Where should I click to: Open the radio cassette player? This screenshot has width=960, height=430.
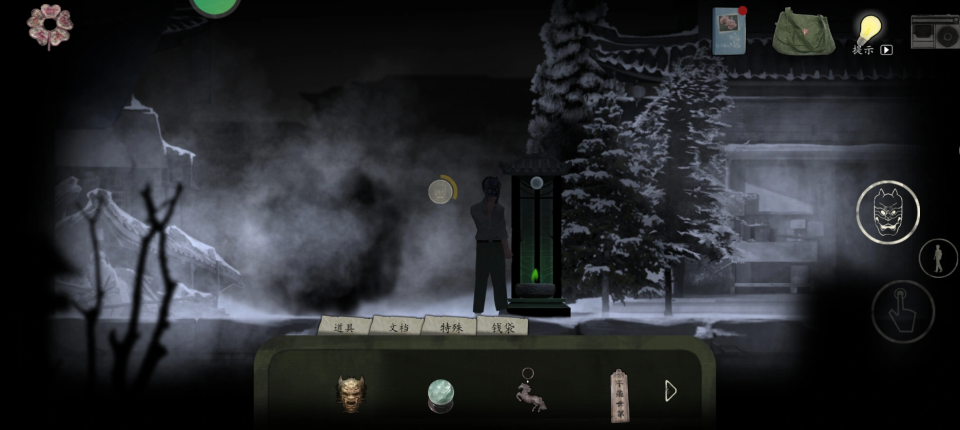[x=937, y=32]
